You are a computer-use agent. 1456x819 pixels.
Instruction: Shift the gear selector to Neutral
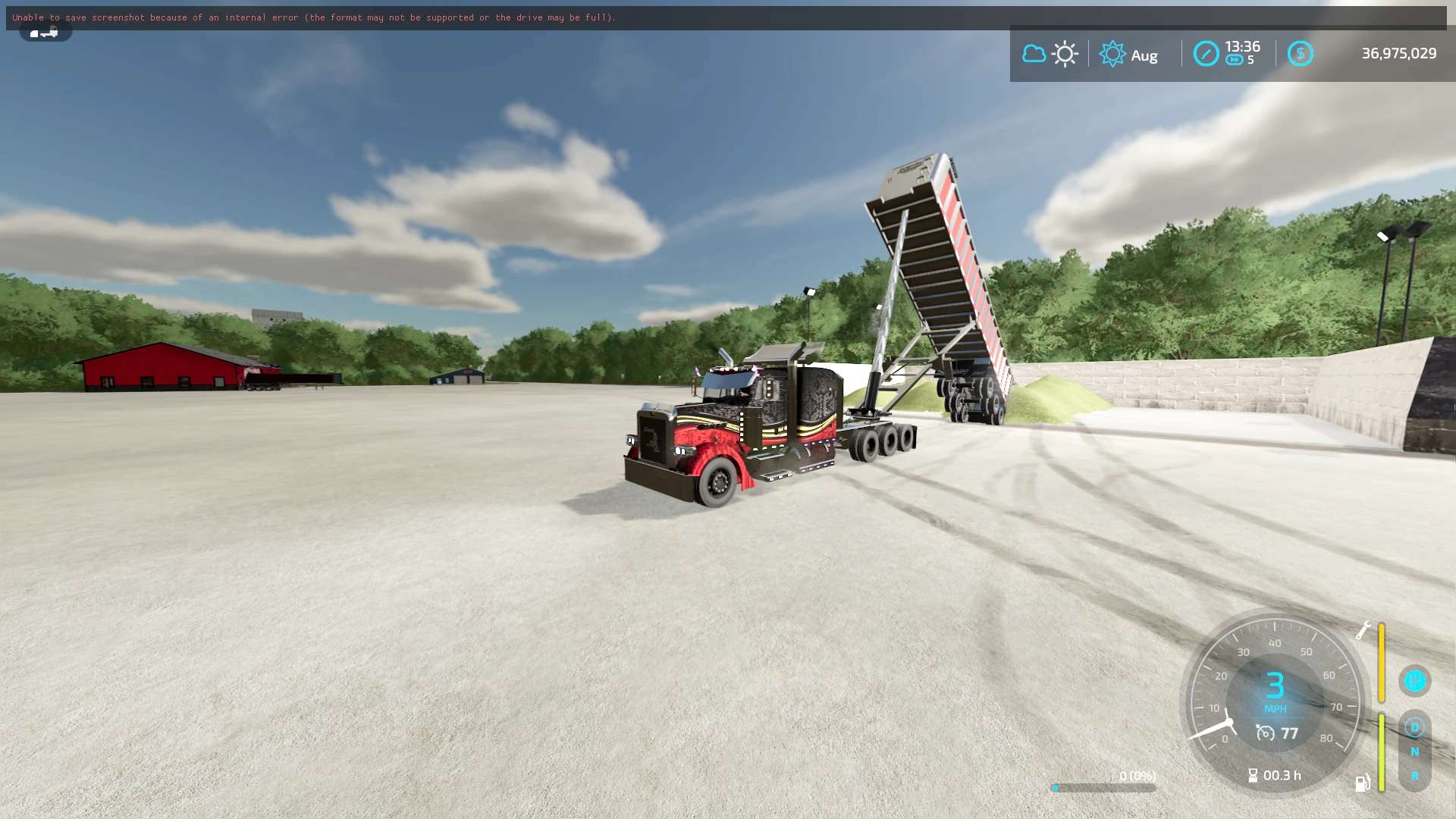[1414, 752]
